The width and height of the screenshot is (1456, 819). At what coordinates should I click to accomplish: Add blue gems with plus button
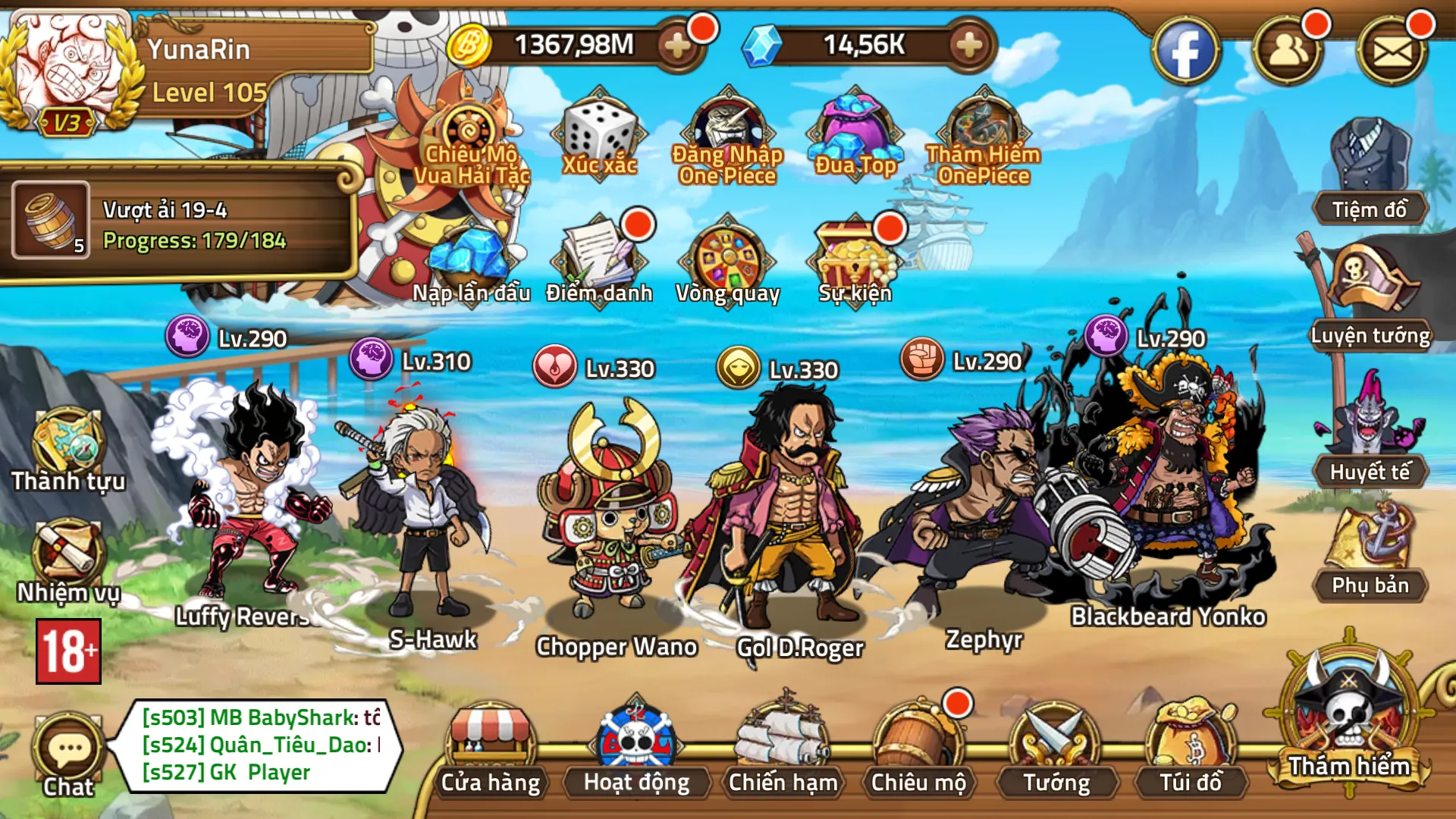968,45
